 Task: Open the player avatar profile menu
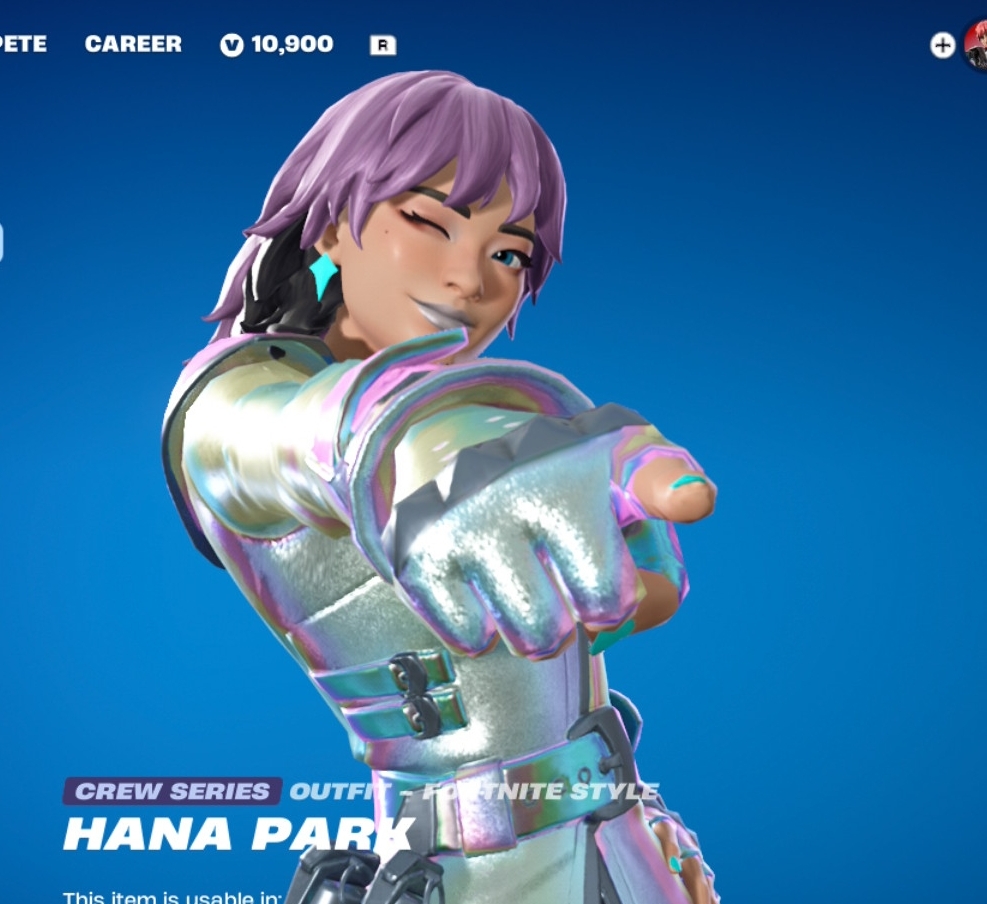click(x=977, y=46)
